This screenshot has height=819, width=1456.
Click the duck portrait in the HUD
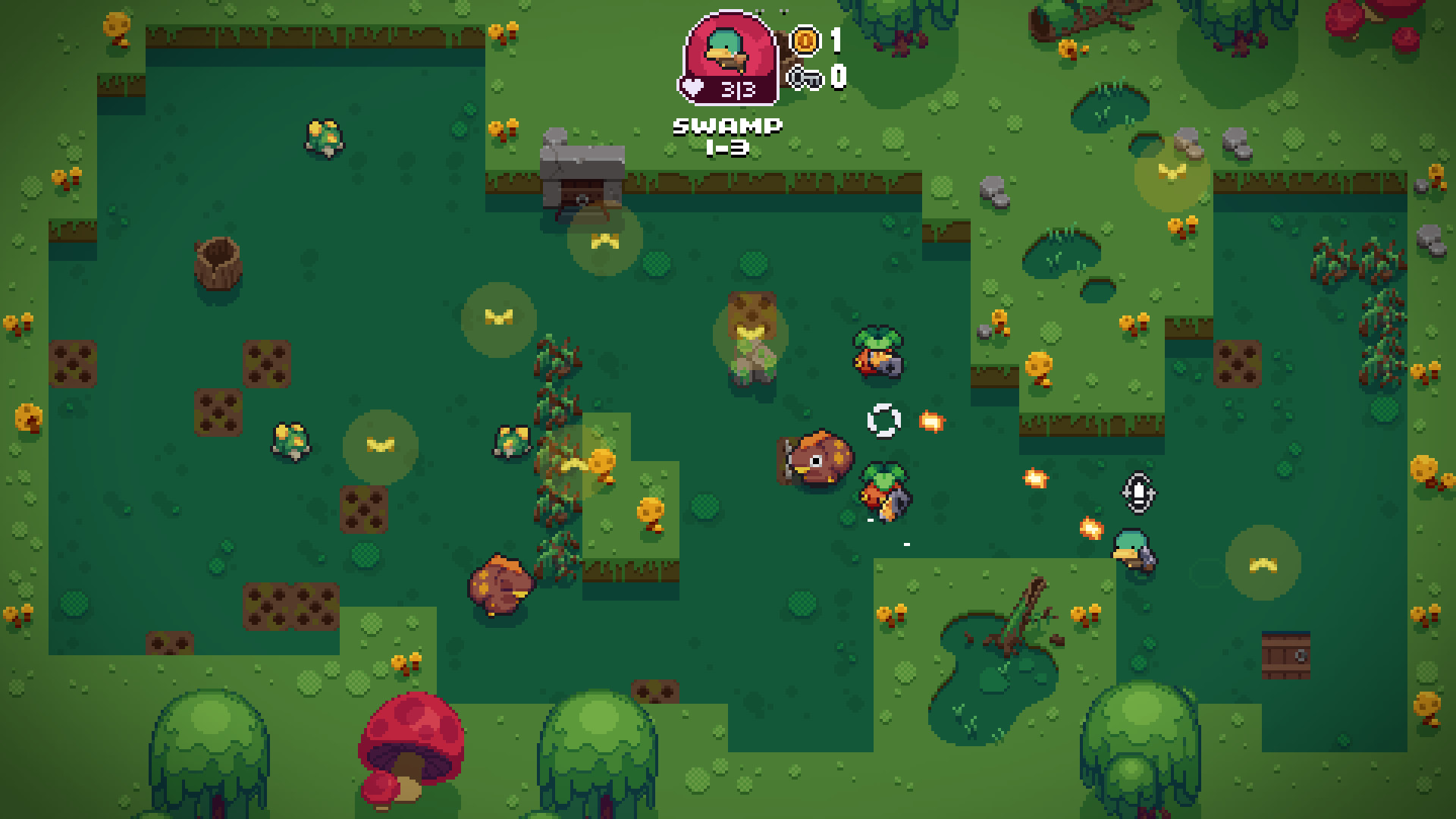[724, 47]
